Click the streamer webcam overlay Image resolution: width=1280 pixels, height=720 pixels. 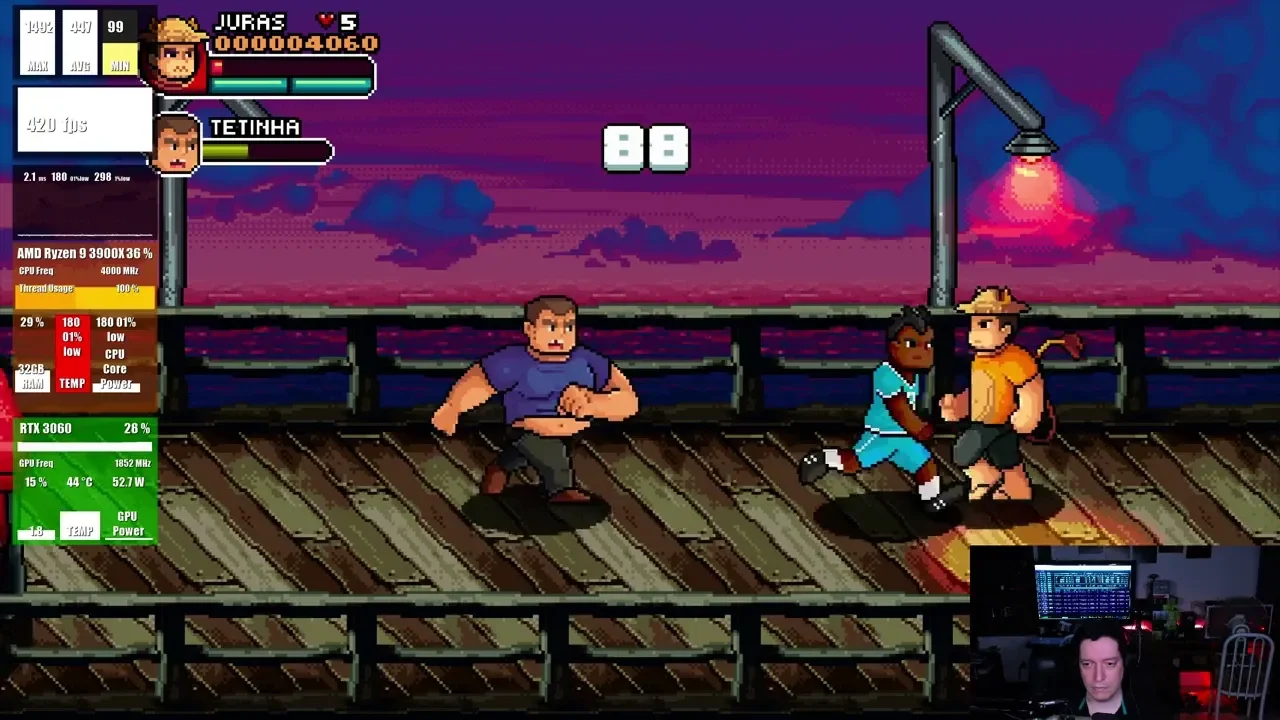[x=1124, y=632]
